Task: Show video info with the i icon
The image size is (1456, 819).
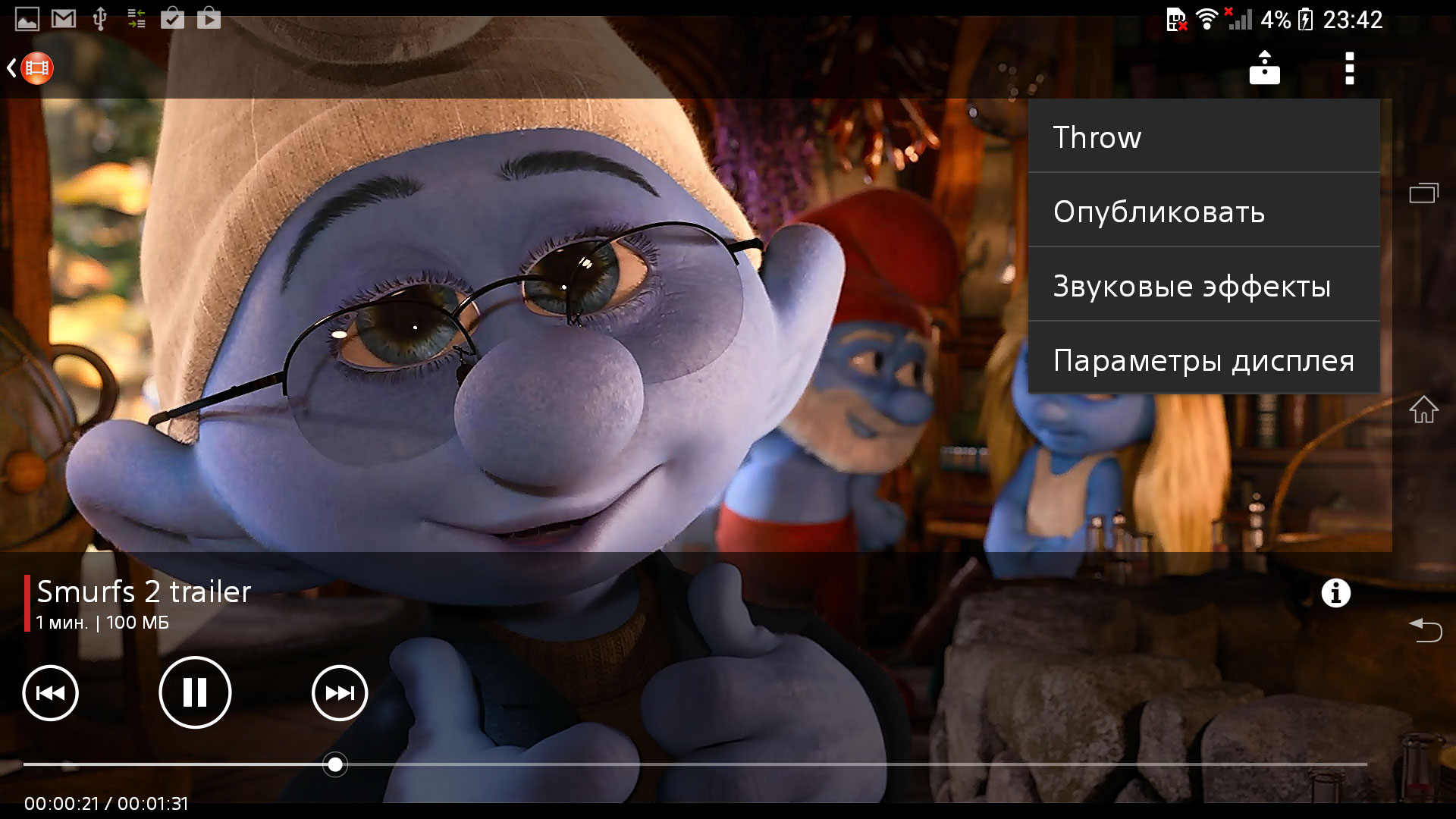Action: 1336,593
